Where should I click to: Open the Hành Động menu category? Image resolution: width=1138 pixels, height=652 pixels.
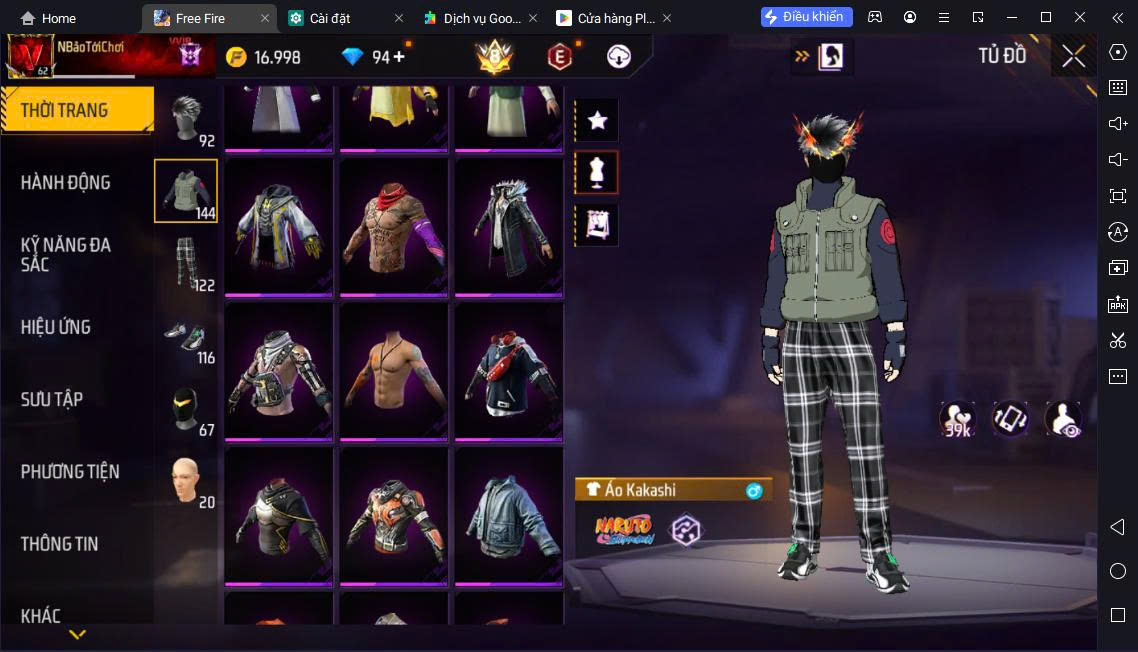[x=66, y=182]
